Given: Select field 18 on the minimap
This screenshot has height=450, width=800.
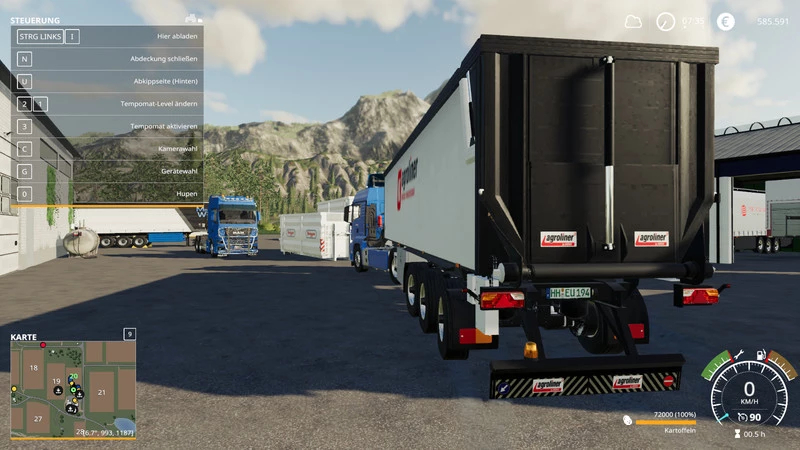Looking at the screenshot, I should coord(33,368).
